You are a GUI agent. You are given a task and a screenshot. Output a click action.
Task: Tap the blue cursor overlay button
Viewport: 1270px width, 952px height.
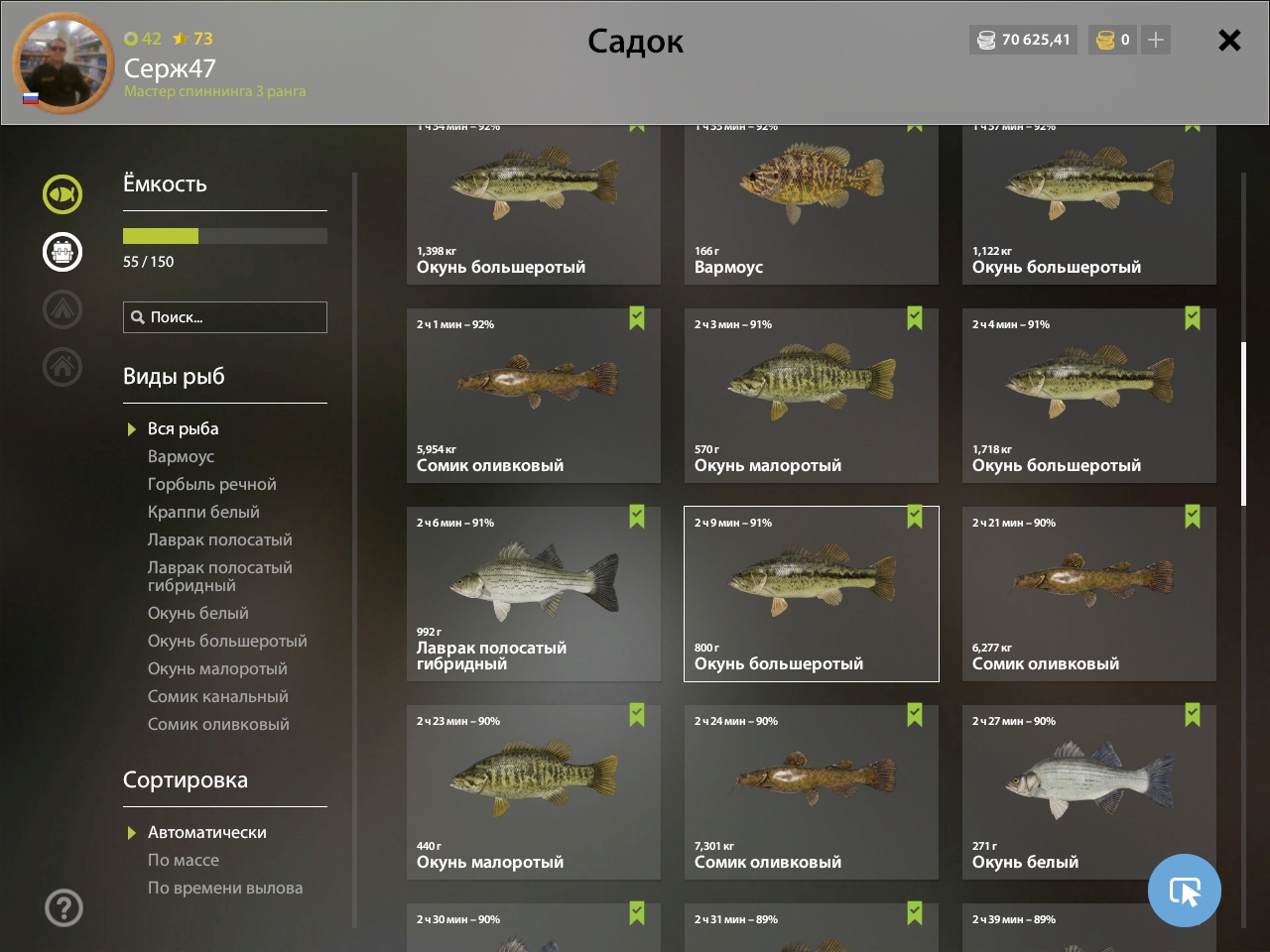pyautogui.click(x=1184, y=891)
